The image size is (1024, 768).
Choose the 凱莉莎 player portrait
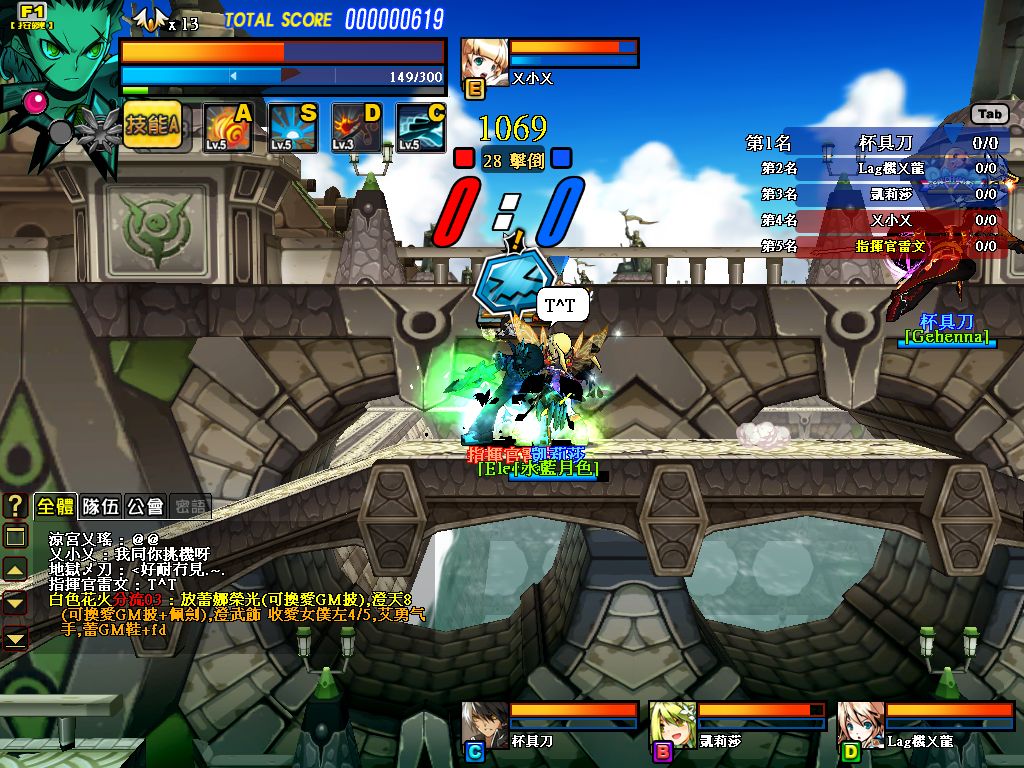pyautogui.click(x=673, y=725)
